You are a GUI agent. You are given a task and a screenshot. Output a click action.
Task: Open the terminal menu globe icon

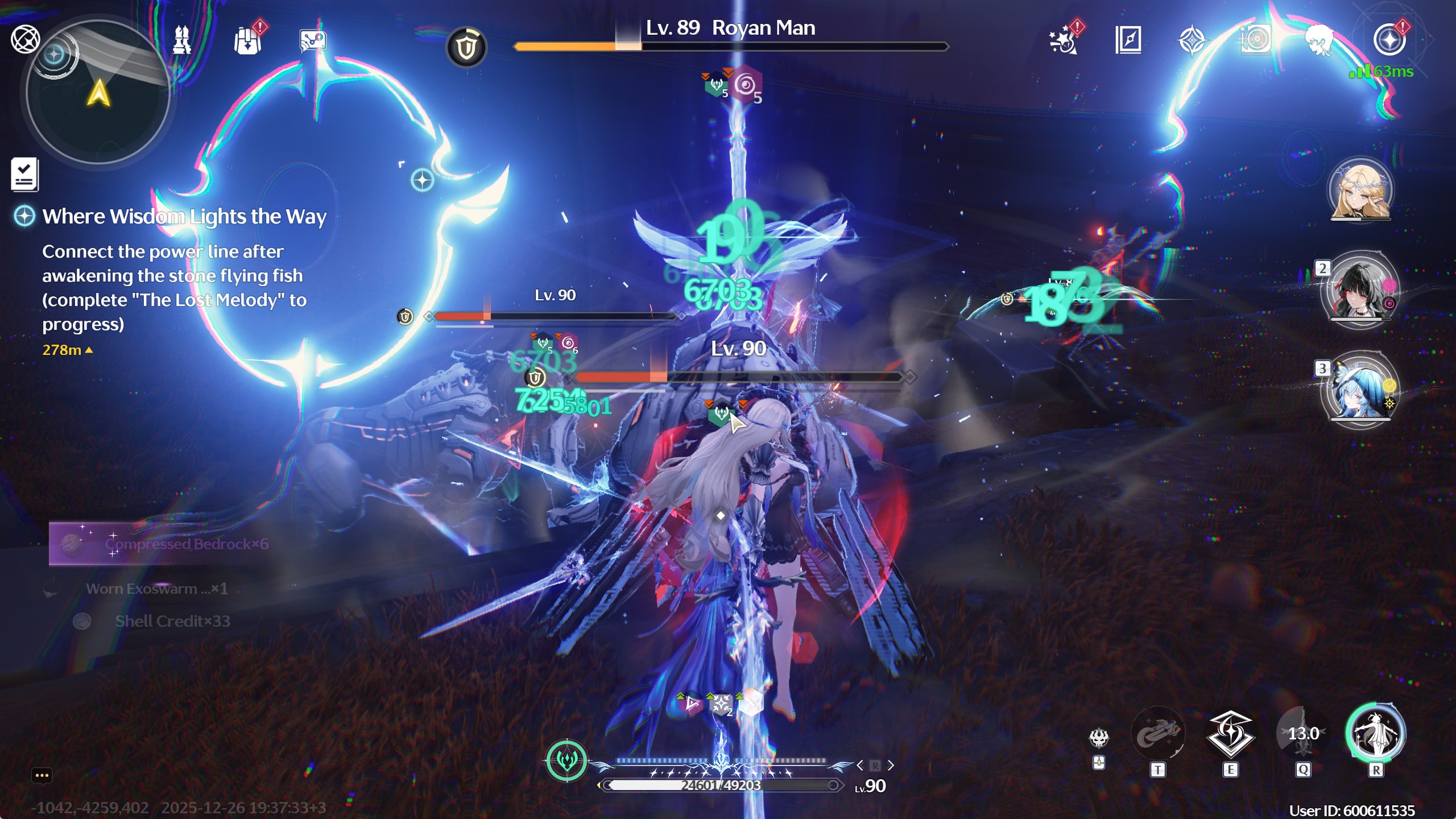coord(26,39)
